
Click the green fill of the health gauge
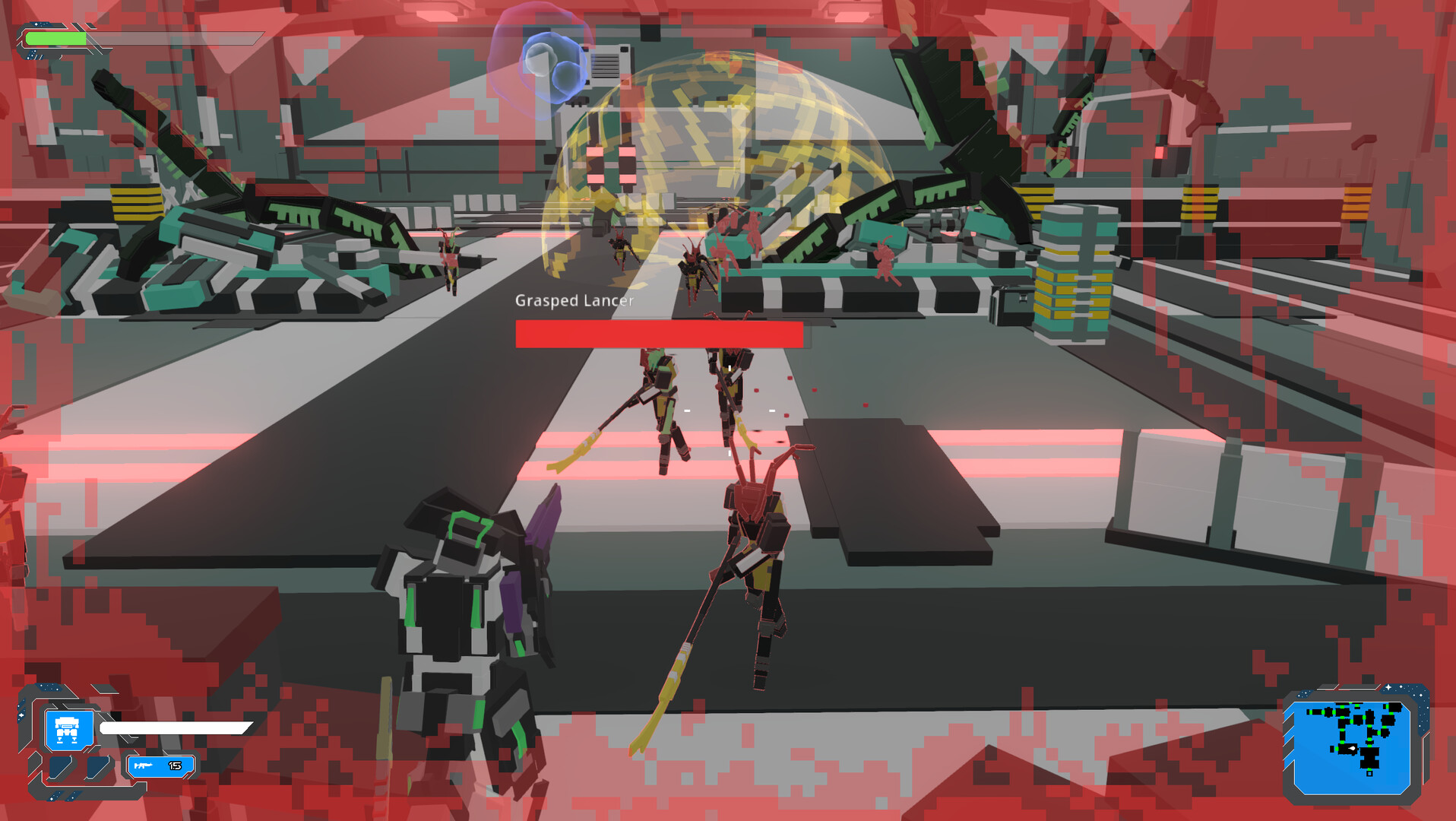(x=55, y=38)
